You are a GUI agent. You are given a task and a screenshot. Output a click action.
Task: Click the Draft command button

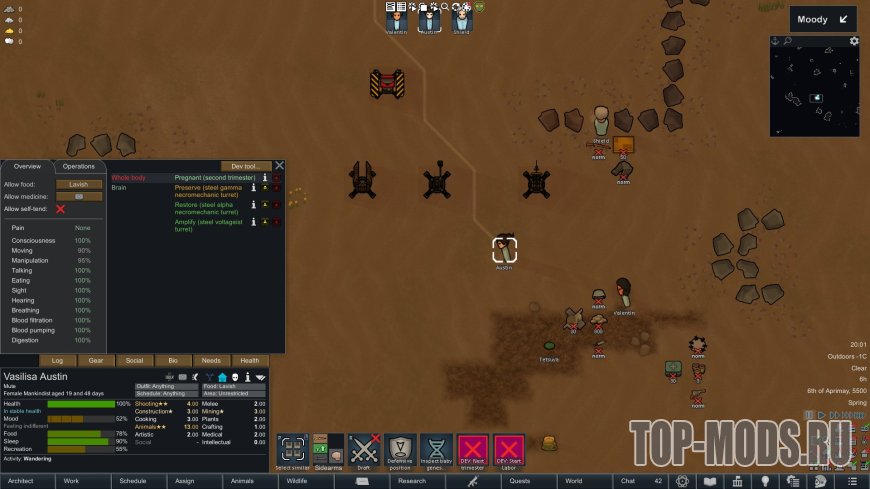363,451
